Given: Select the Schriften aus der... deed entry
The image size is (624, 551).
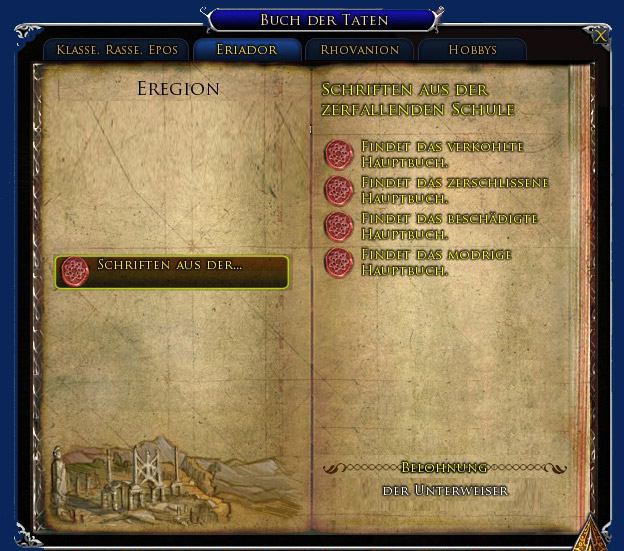Looking at the screenshot, I should tap(172, 271).
